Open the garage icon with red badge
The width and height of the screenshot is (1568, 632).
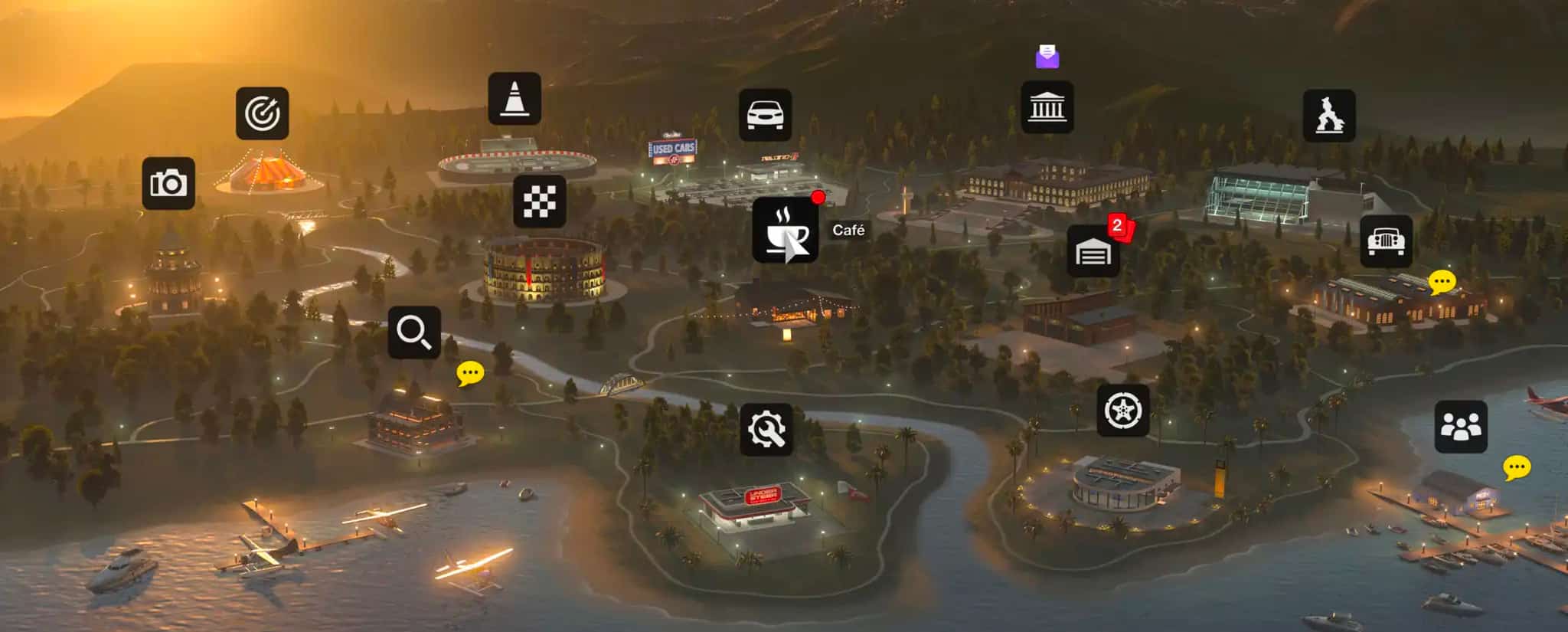(x=1093, y=251)
